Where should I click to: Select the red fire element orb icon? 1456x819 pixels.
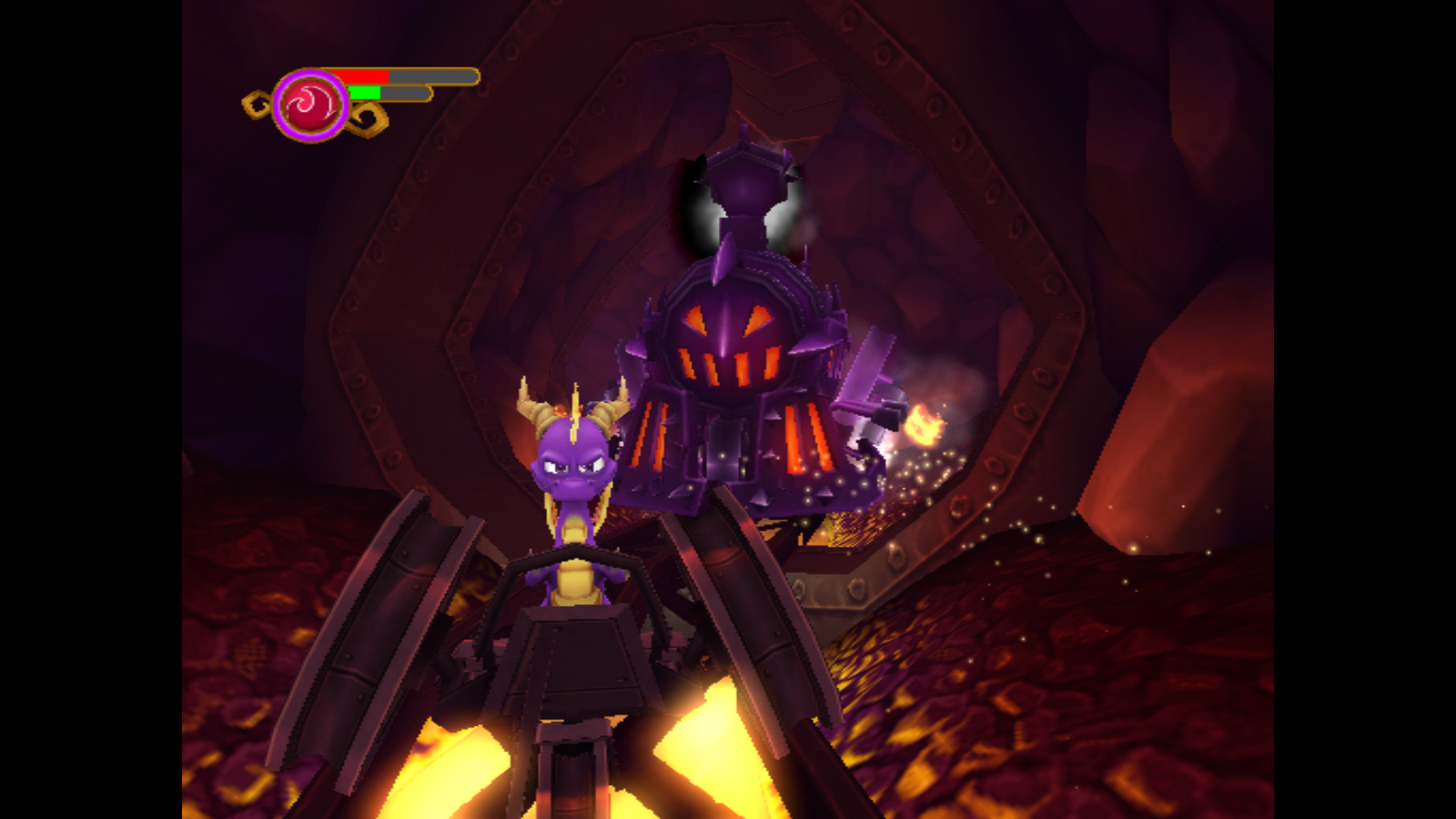pyautogui.click(x=310, y=106)
